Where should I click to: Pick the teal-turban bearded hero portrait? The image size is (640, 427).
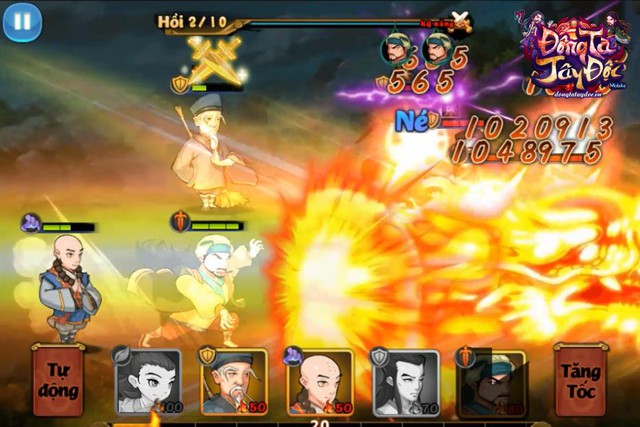(x=491, y=381)
